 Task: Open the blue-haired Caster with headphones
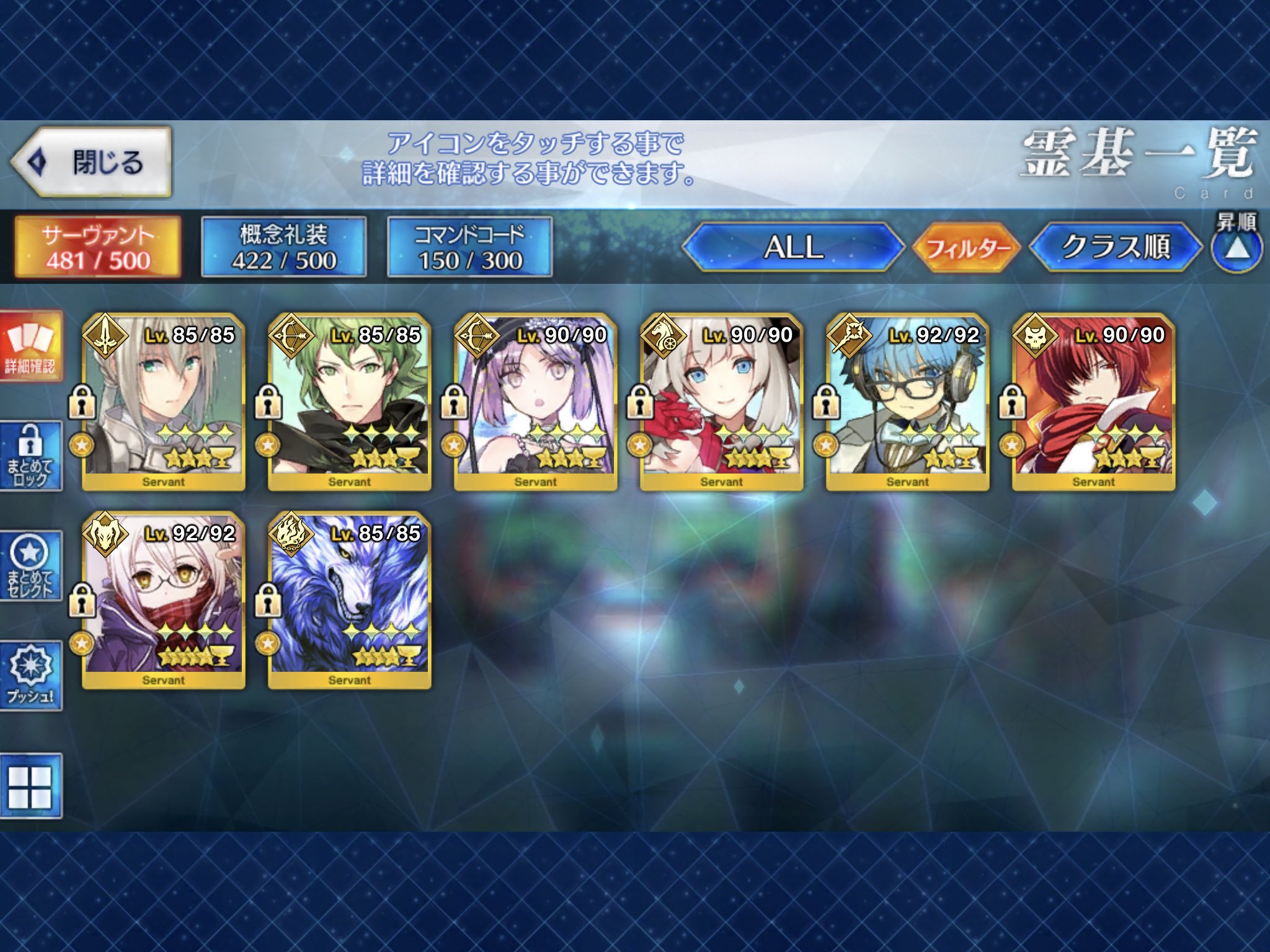[907, 402]
